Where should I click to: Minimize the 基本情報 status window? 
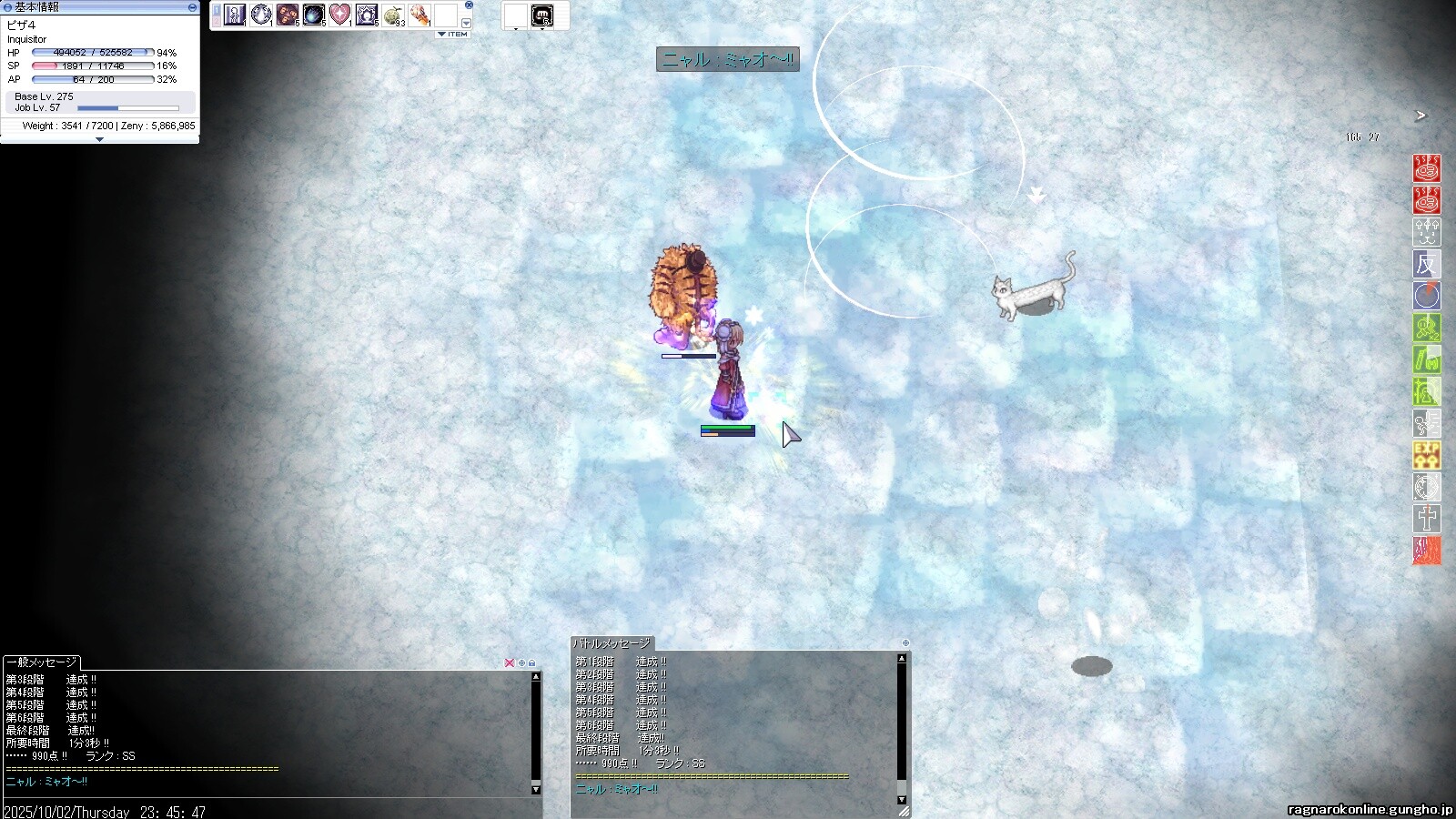[x=192, y=6]
